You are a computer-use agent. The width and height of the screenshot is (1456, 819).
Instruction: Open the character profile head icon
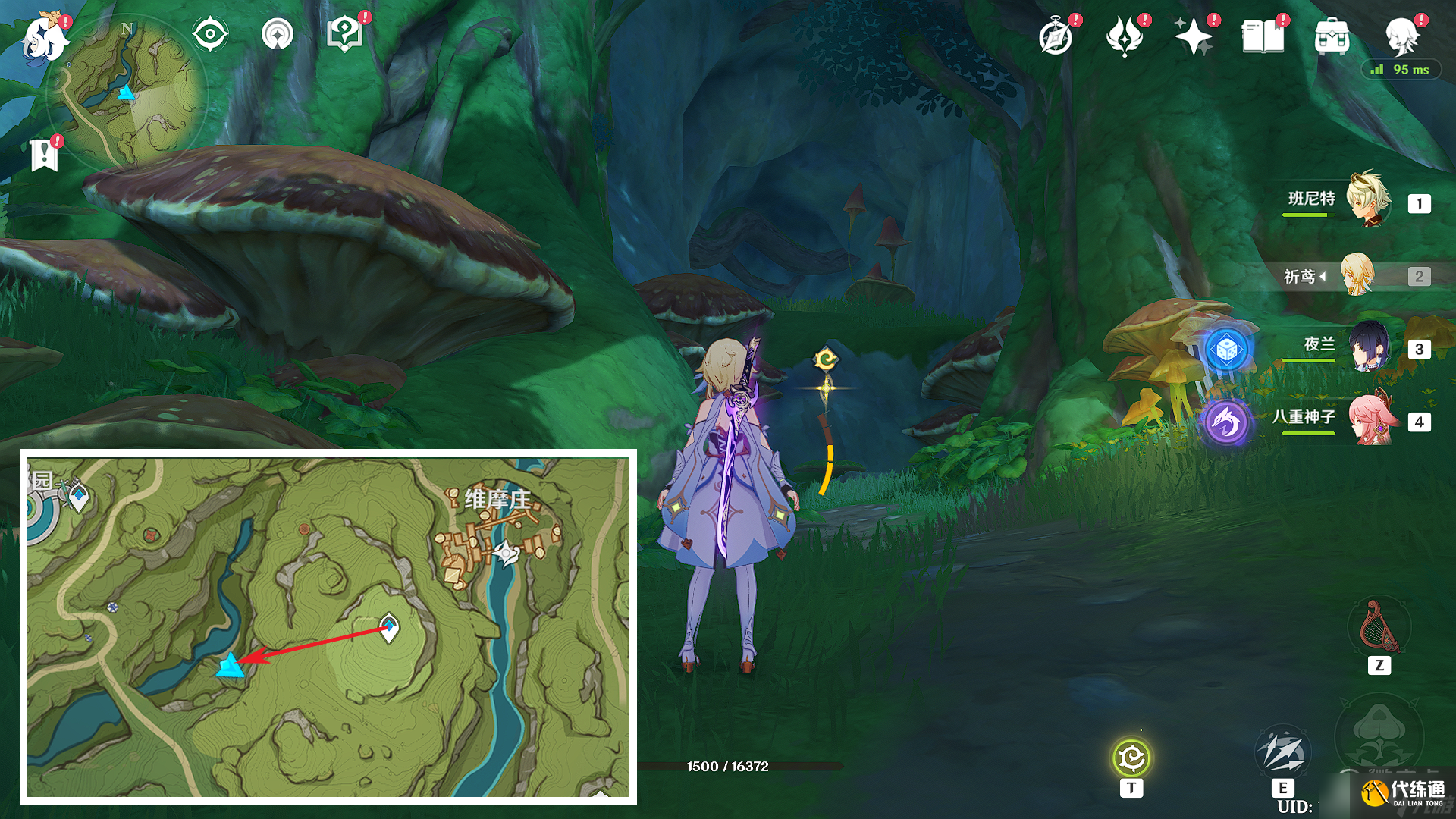[1401, 35]
